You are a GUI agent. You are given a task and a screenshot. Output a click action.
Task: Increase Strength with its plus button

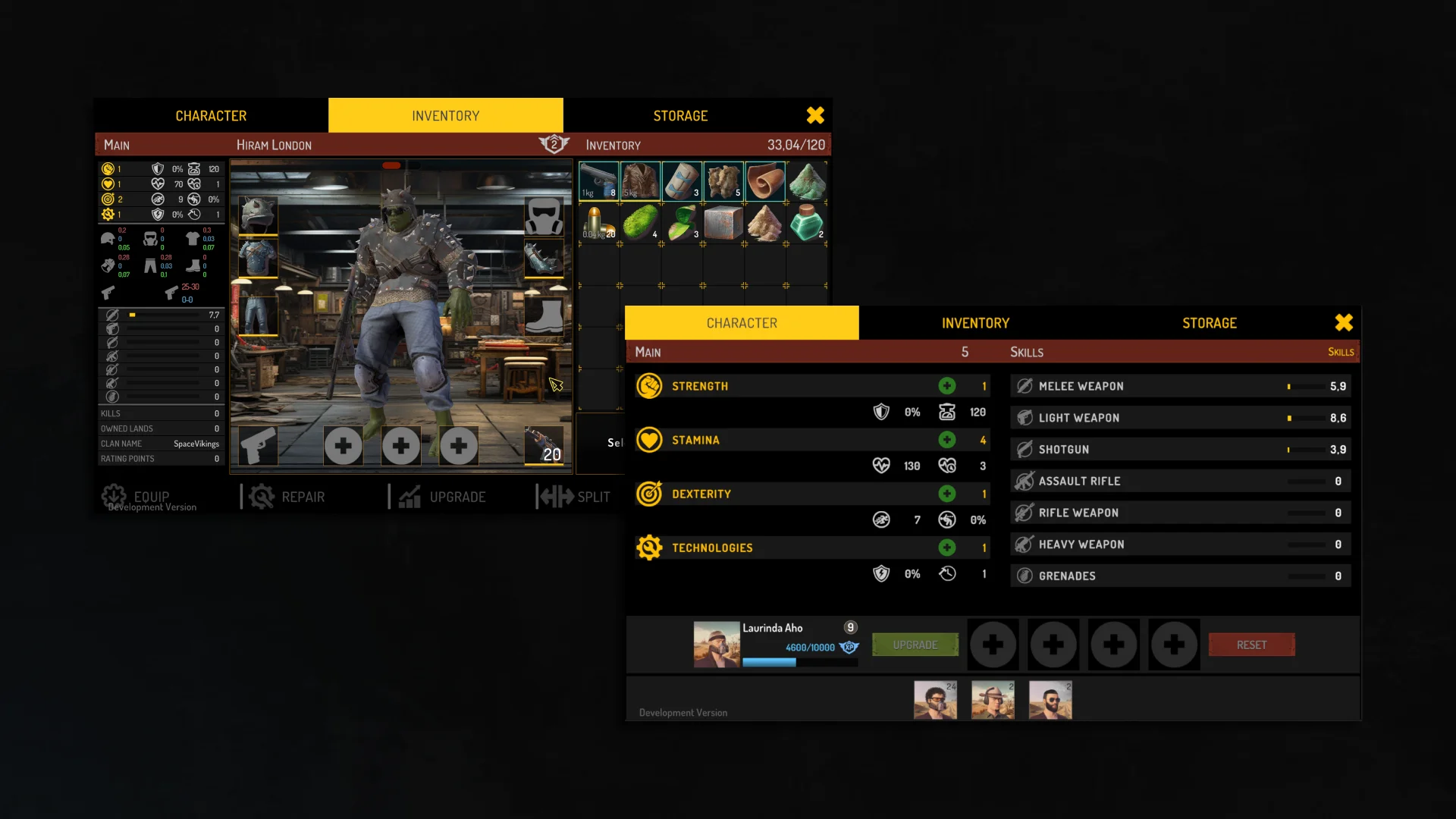click(x=946, y=385)
